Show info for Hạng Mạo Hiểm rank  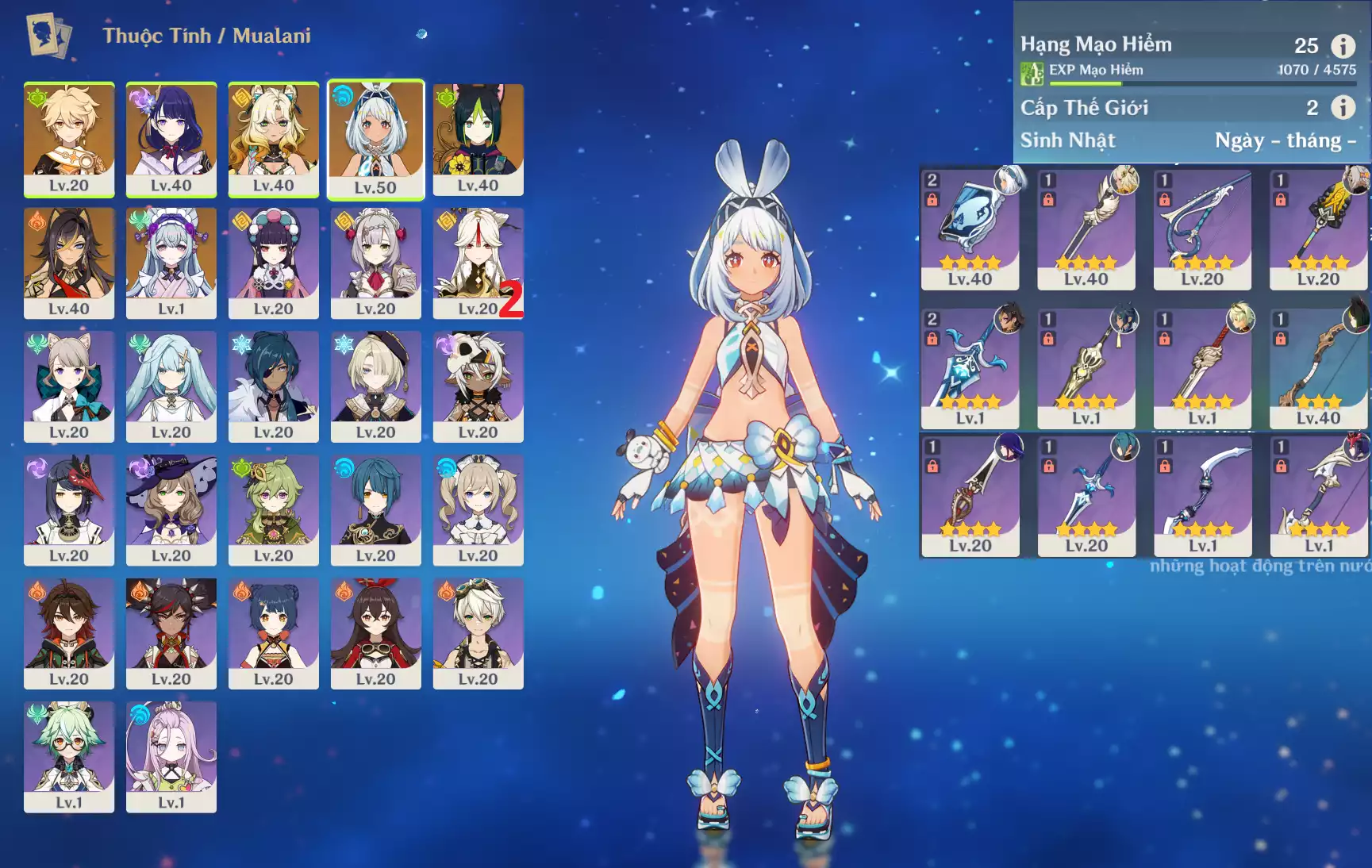click(x=1343, y=46)
